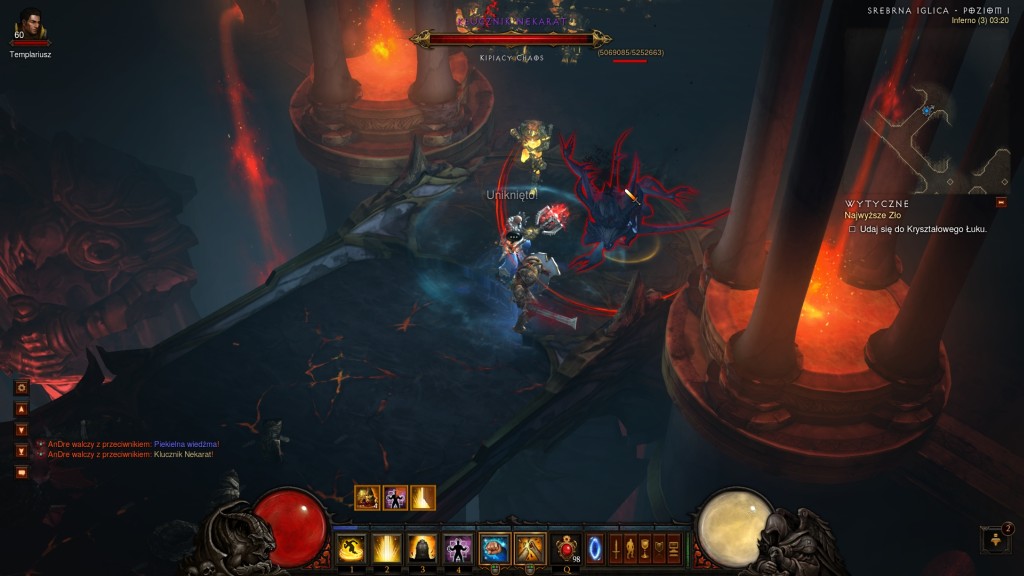This screenshot has height=576, width=1024.
Task: Open the chat speech bubble button
Action: click(21, 472)
